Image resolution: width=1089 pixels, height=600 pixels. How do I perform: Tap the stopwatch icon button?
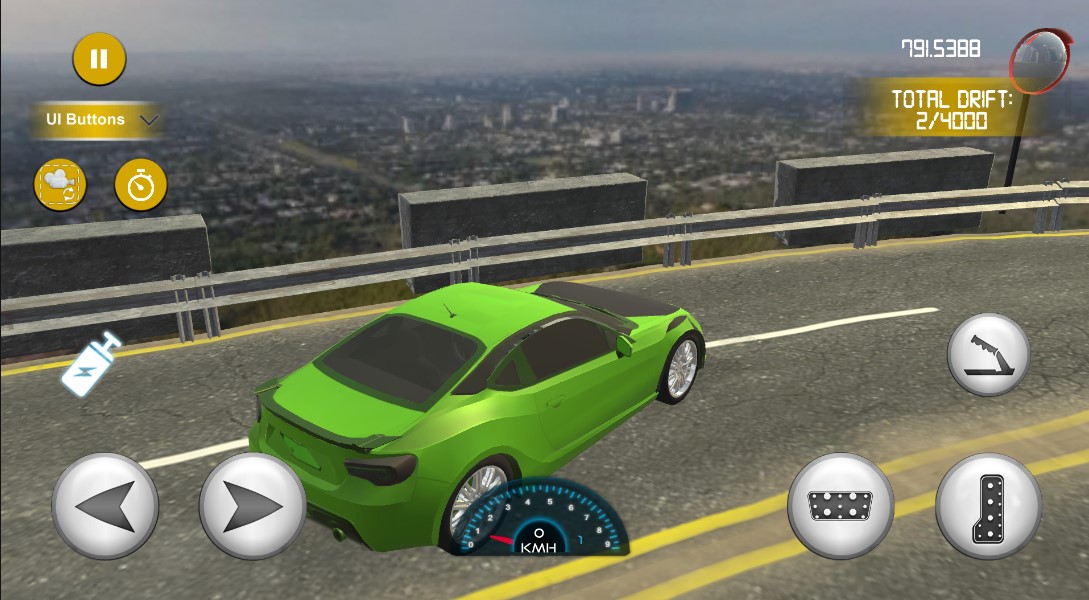[141, 185]
